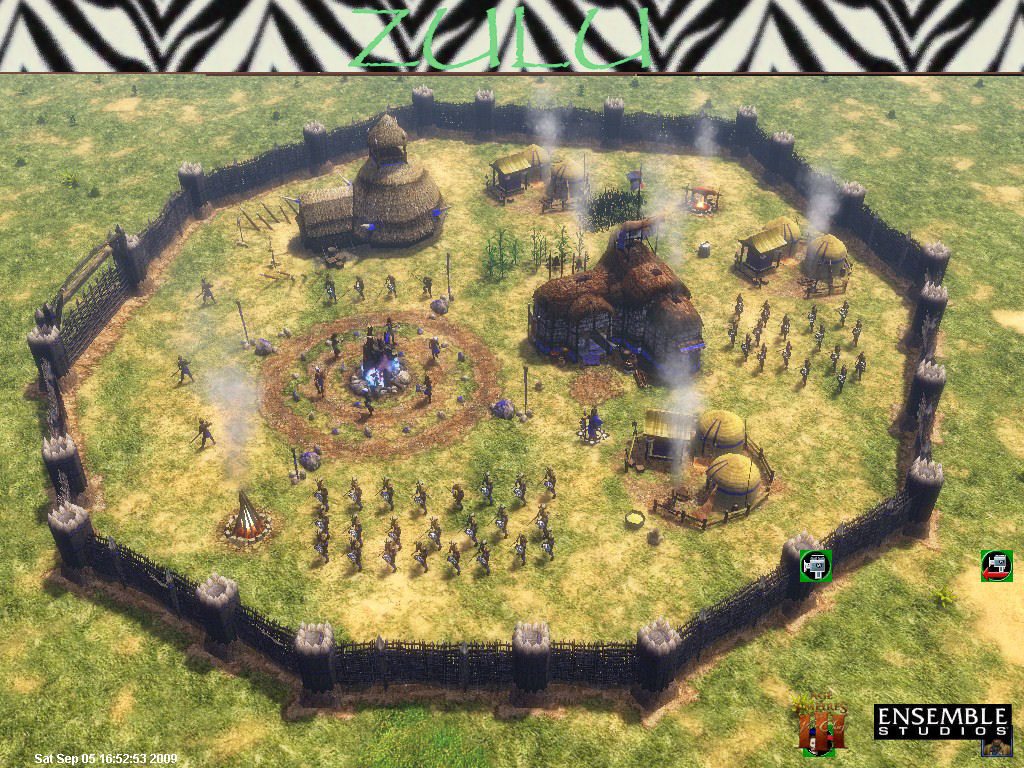Viewport: 1024px width, 768px height.
Task: Click the camera icon with red arrow
Action: click(x=996, y=565)
